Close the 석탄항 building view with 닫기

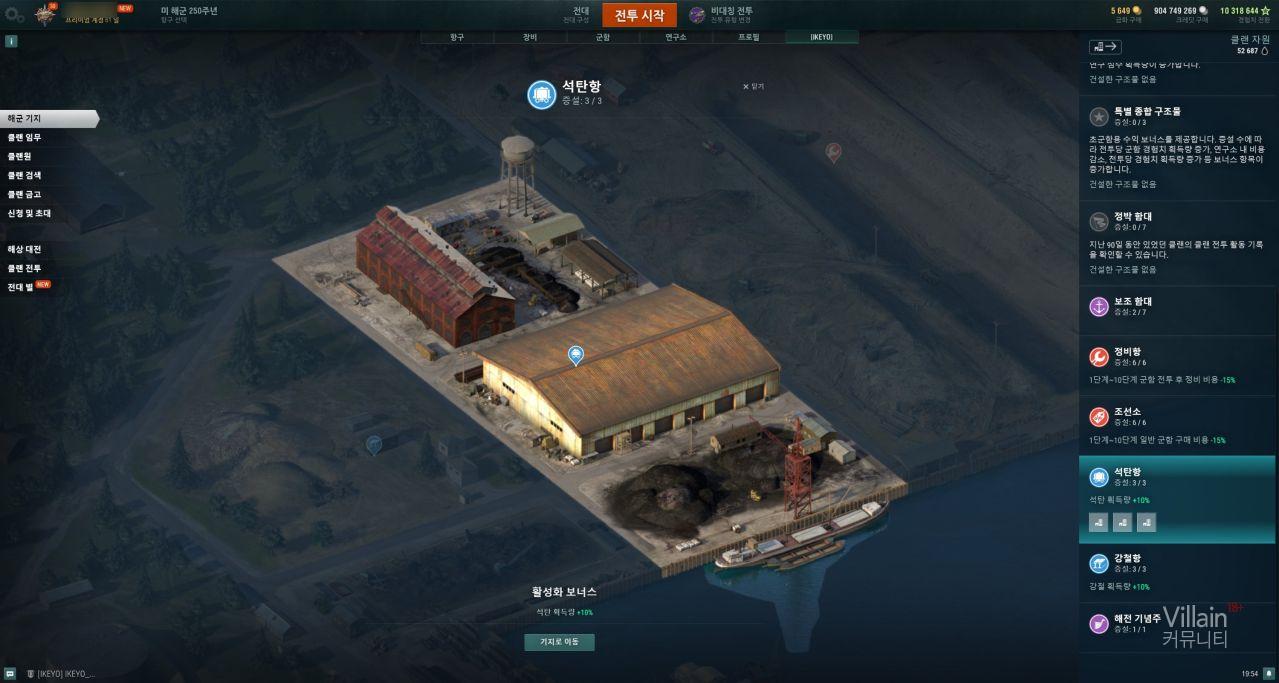(753, 87)
